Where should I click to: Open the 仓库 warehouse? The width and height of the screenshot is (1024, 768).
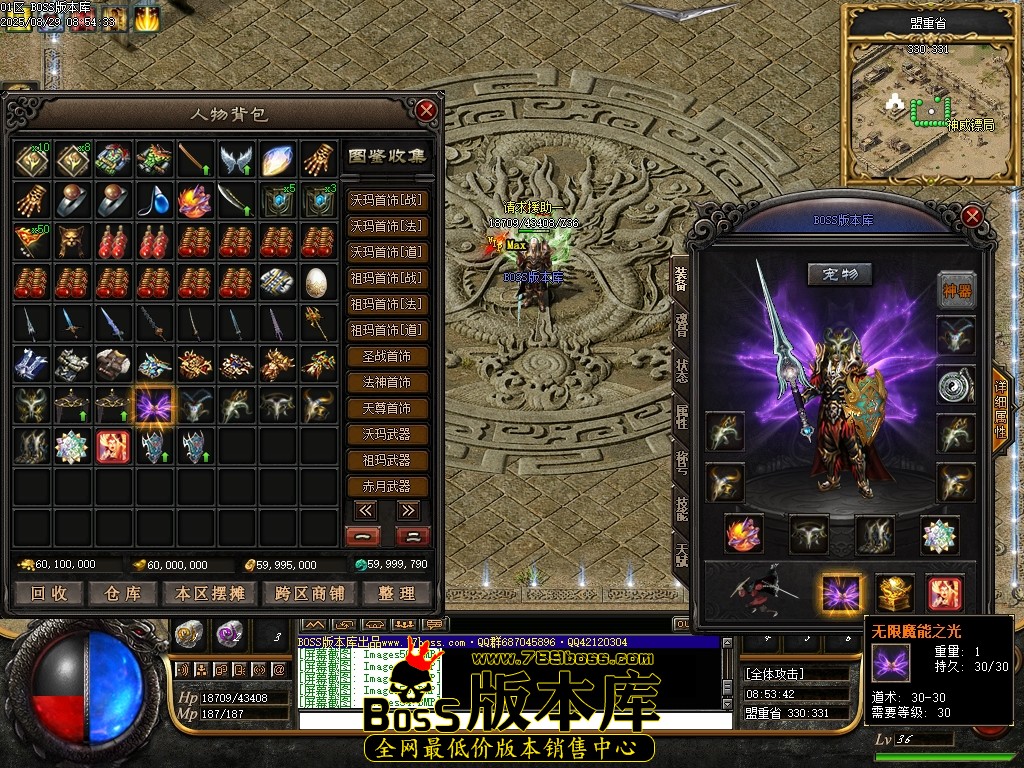(122, 593)
